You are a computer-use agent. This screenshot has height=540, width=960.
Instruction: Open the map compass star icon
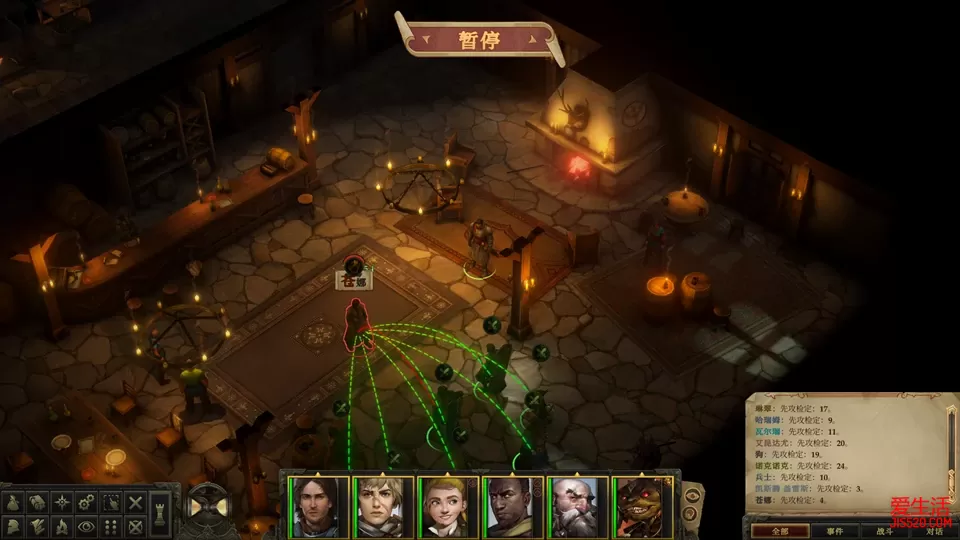click(x=62, y=502)
